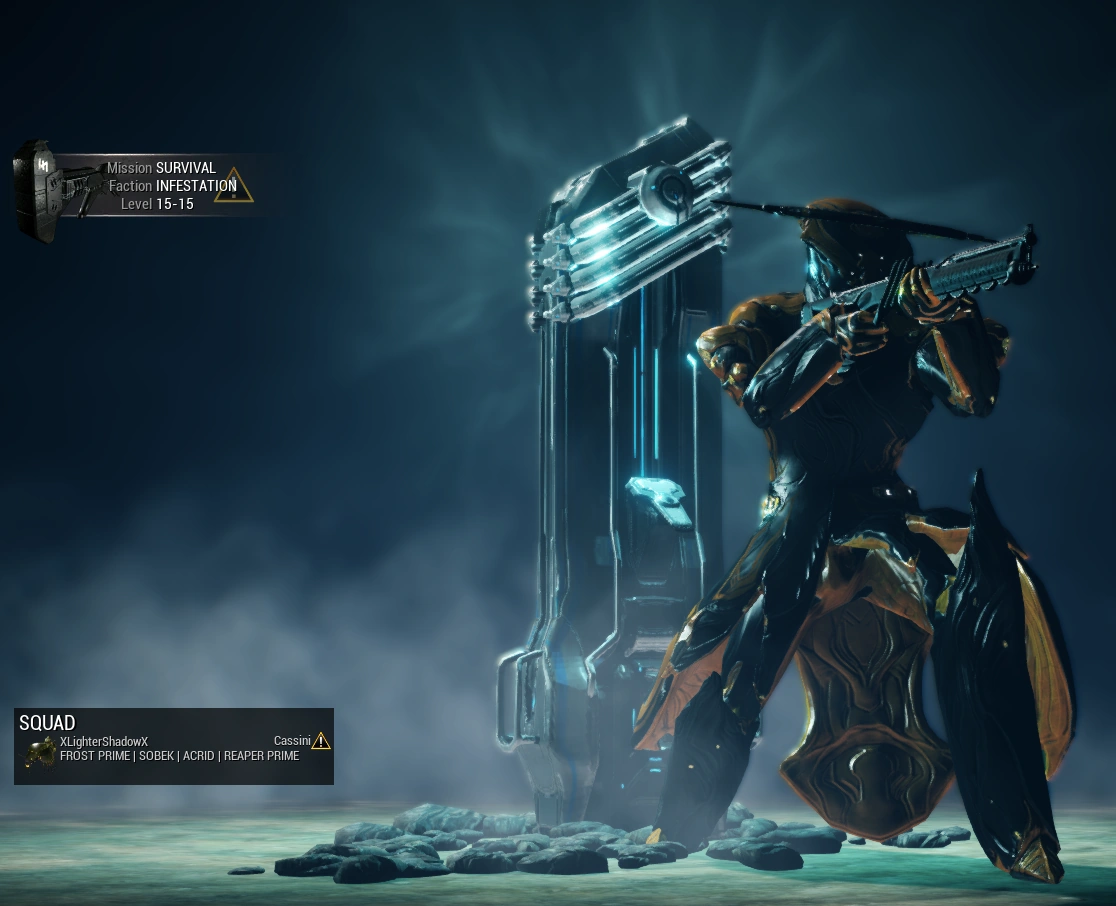This screenshot has width=1116, height=906.
Task: Click the XLighterShadowX player avatar icon
Action: pos(40,751)
